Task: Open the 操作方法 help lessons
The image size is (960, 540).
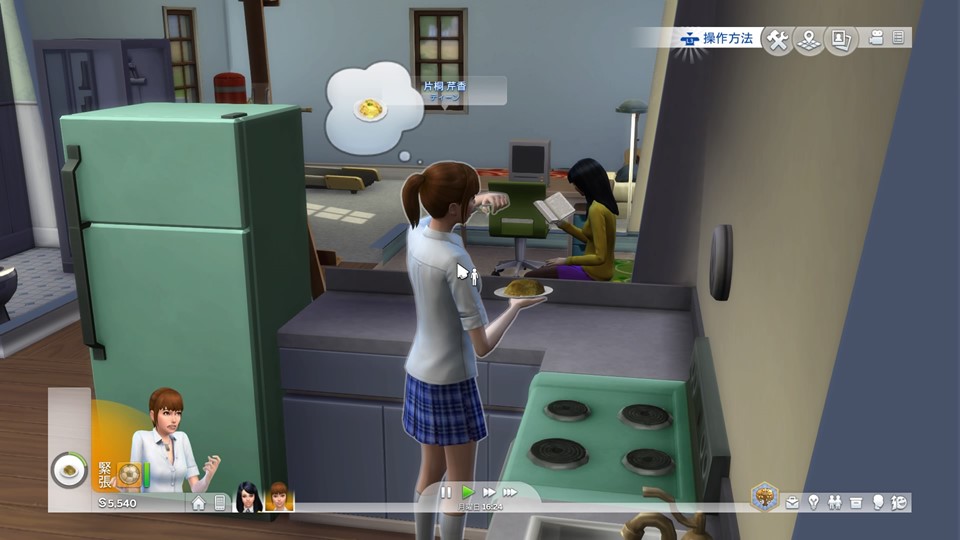Action: [716, 38]
